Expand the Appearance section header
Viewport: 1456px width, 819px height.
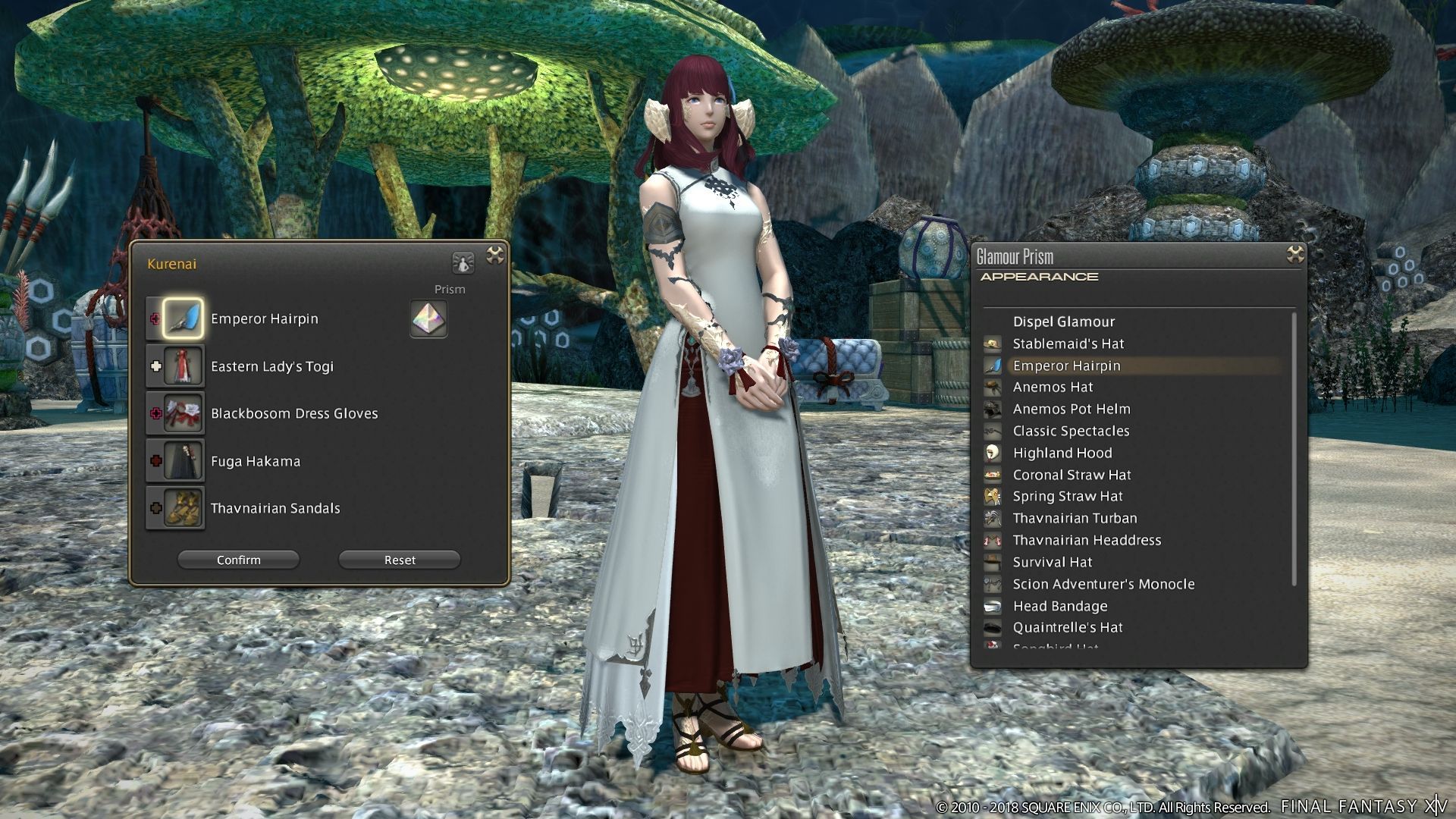[1039, 278]
